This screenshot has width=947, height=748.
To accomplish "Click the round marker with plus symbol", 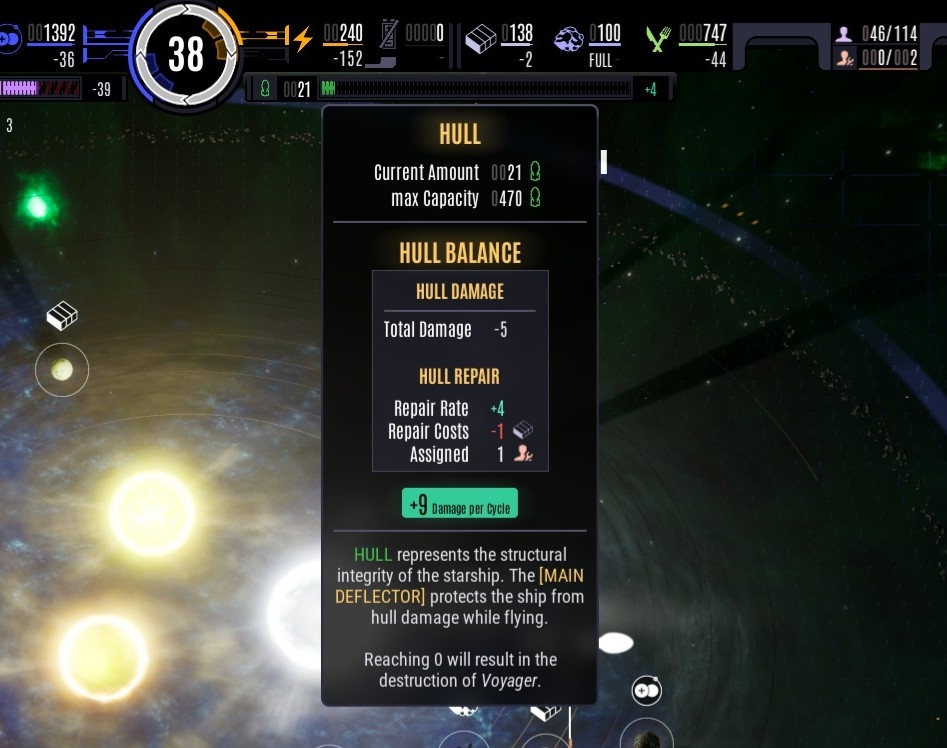I will pos(646,690).
